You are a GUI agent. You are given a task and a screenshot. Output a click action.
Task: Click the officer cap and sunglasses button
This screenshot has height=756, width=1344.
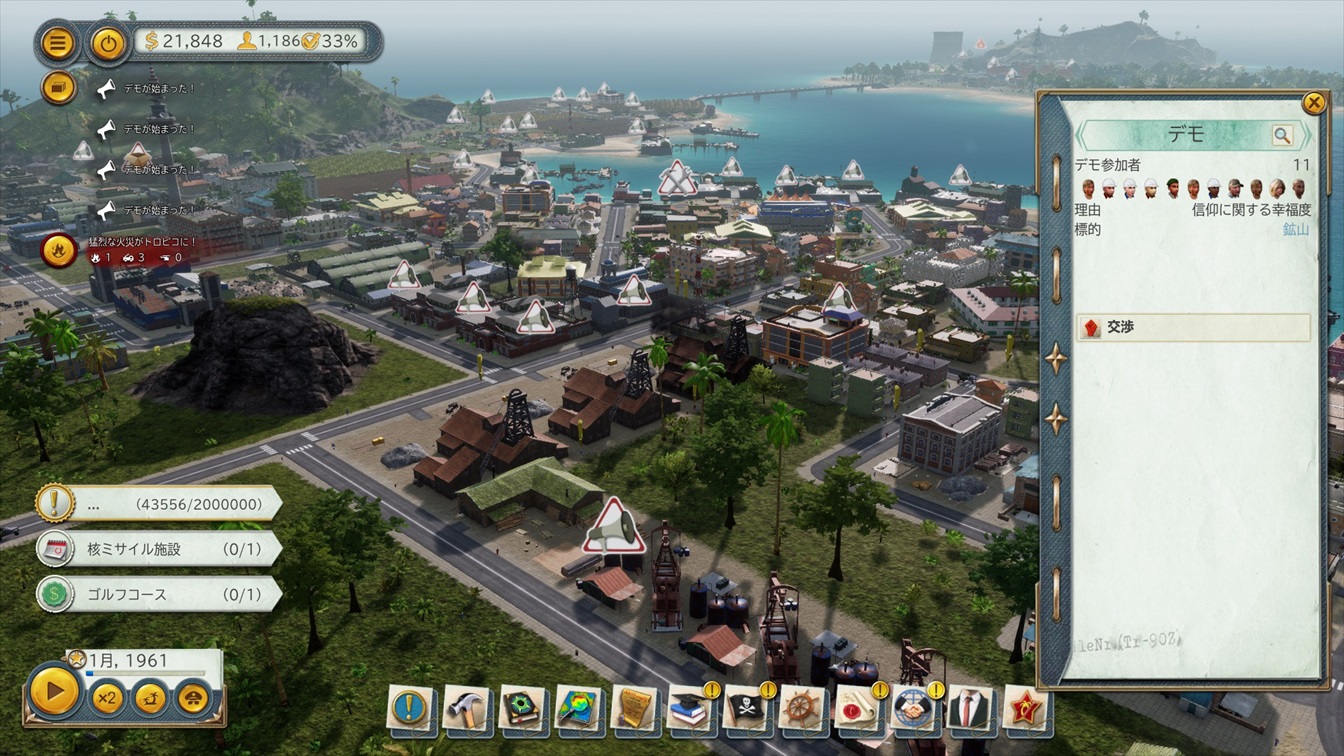pos(193,697)
